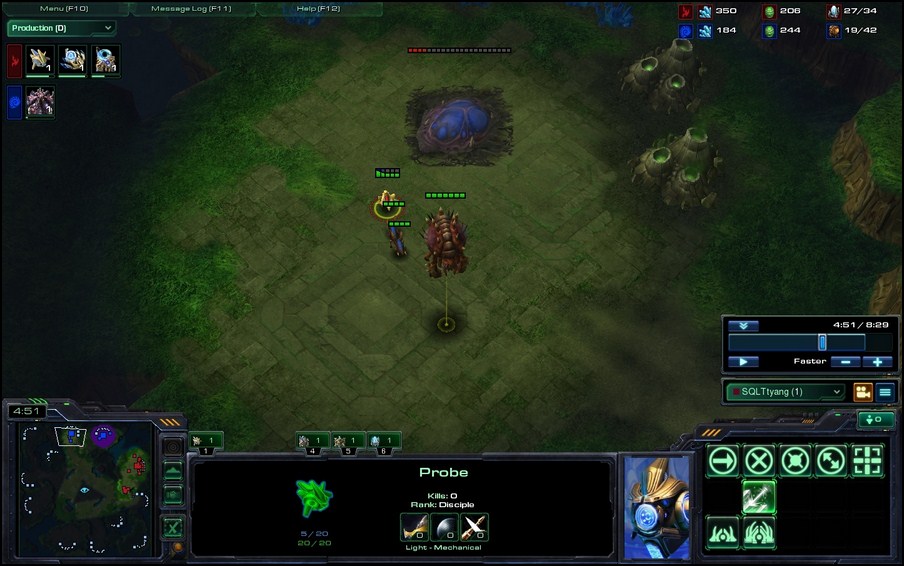The width and height of the screenshot is (904, 566).
Task: Click the replay play button
Action: (743, 361)
